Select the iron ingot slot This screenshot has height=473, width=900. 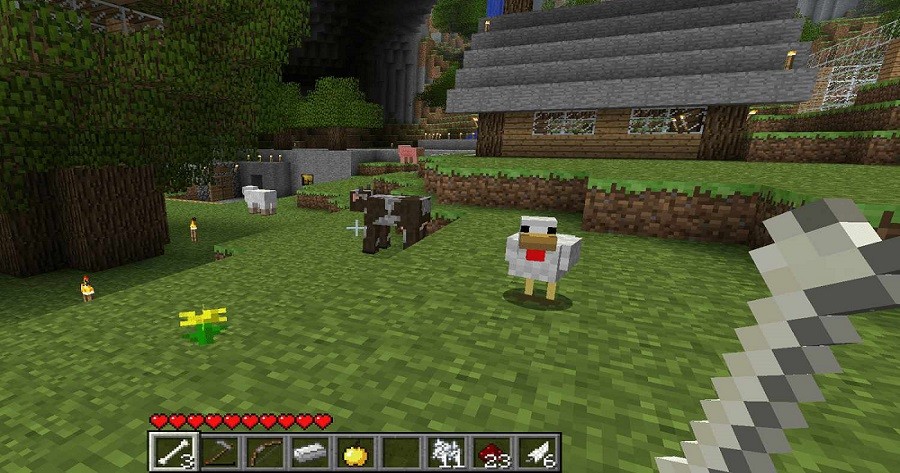tap(309, 453)
